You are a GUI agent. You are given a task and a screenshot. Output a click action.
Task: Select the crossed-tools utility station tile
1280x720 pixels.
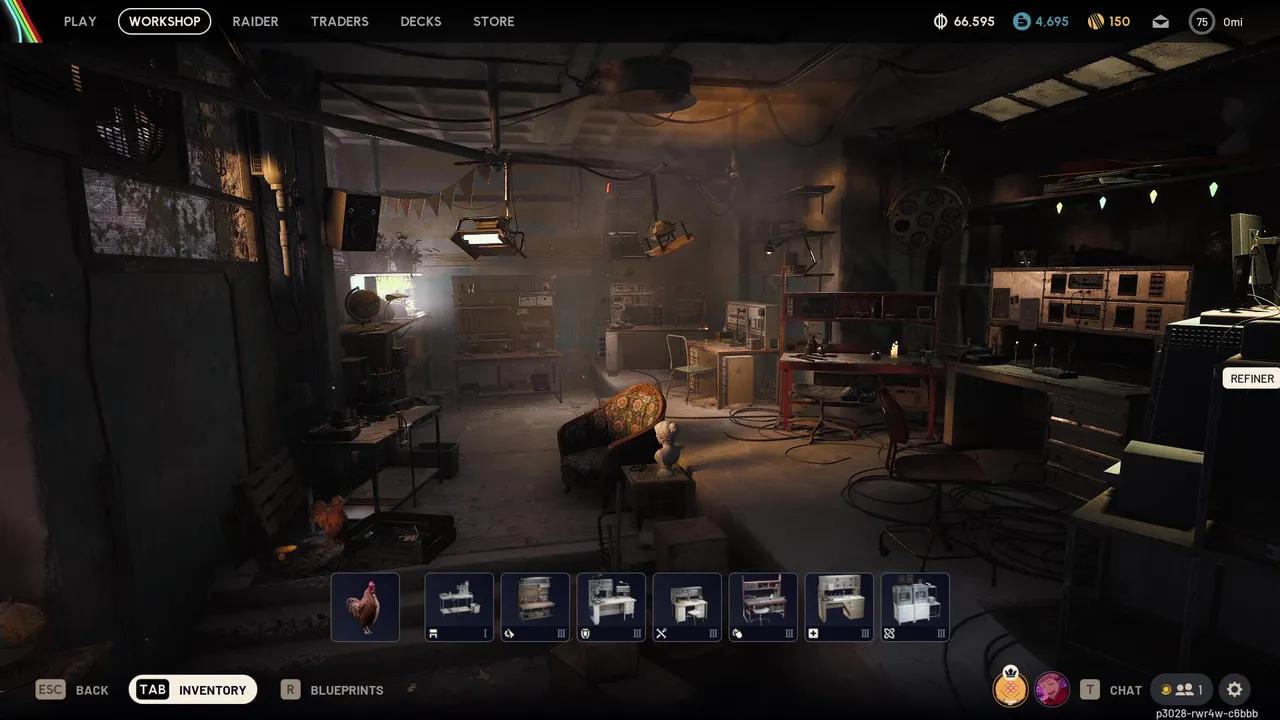(687, 607)
